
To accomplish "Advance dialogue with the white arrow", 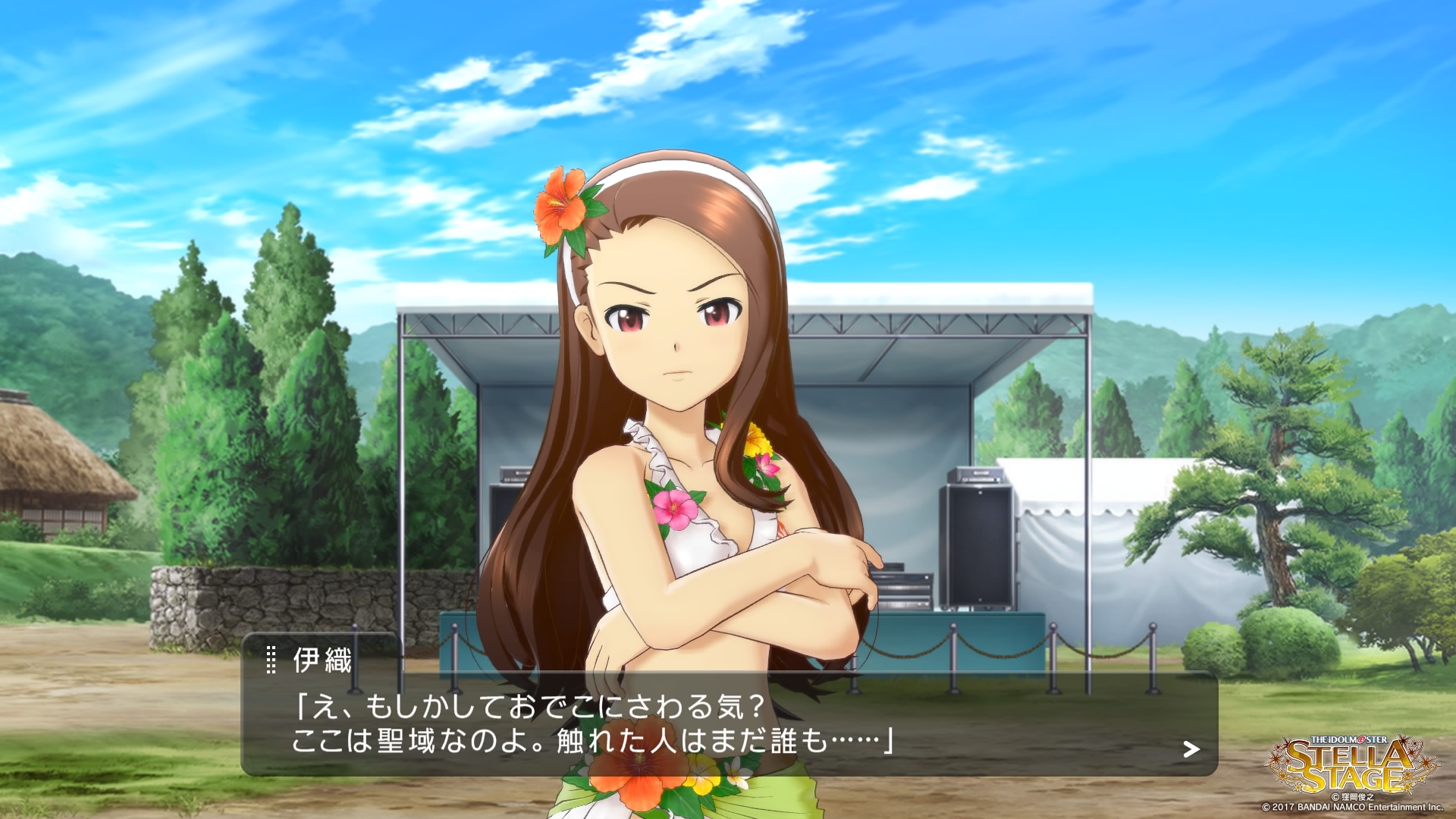I will [x=1191, y=749].
